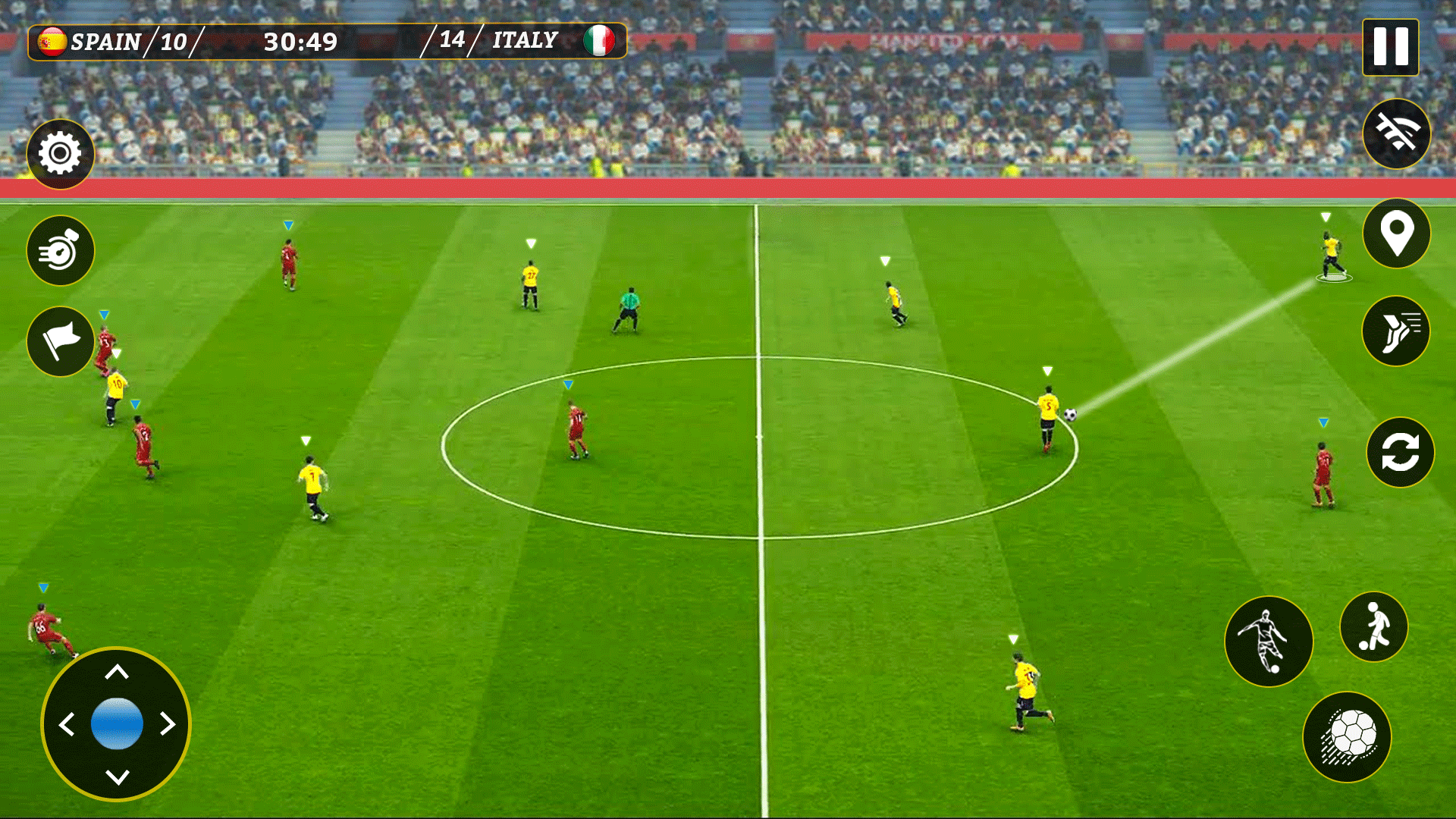Toggle the crossed-out Wi-Fi icon
The image size is (1456, 819).
pos(1396,133)
